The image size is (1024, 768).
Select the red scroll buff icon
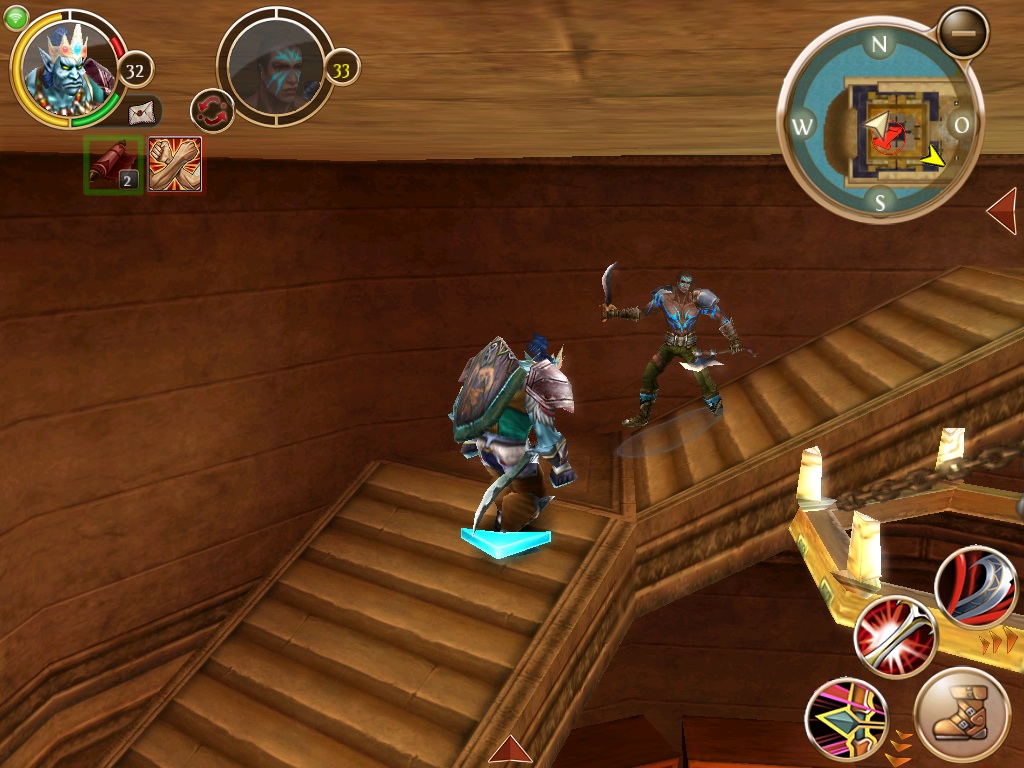tap(112, 165)
